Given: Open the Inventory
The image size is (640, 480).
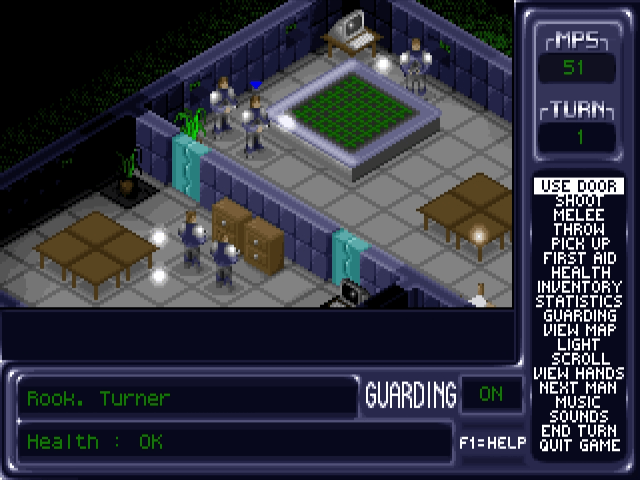Looking at the screenshot, I should [579, 287].
